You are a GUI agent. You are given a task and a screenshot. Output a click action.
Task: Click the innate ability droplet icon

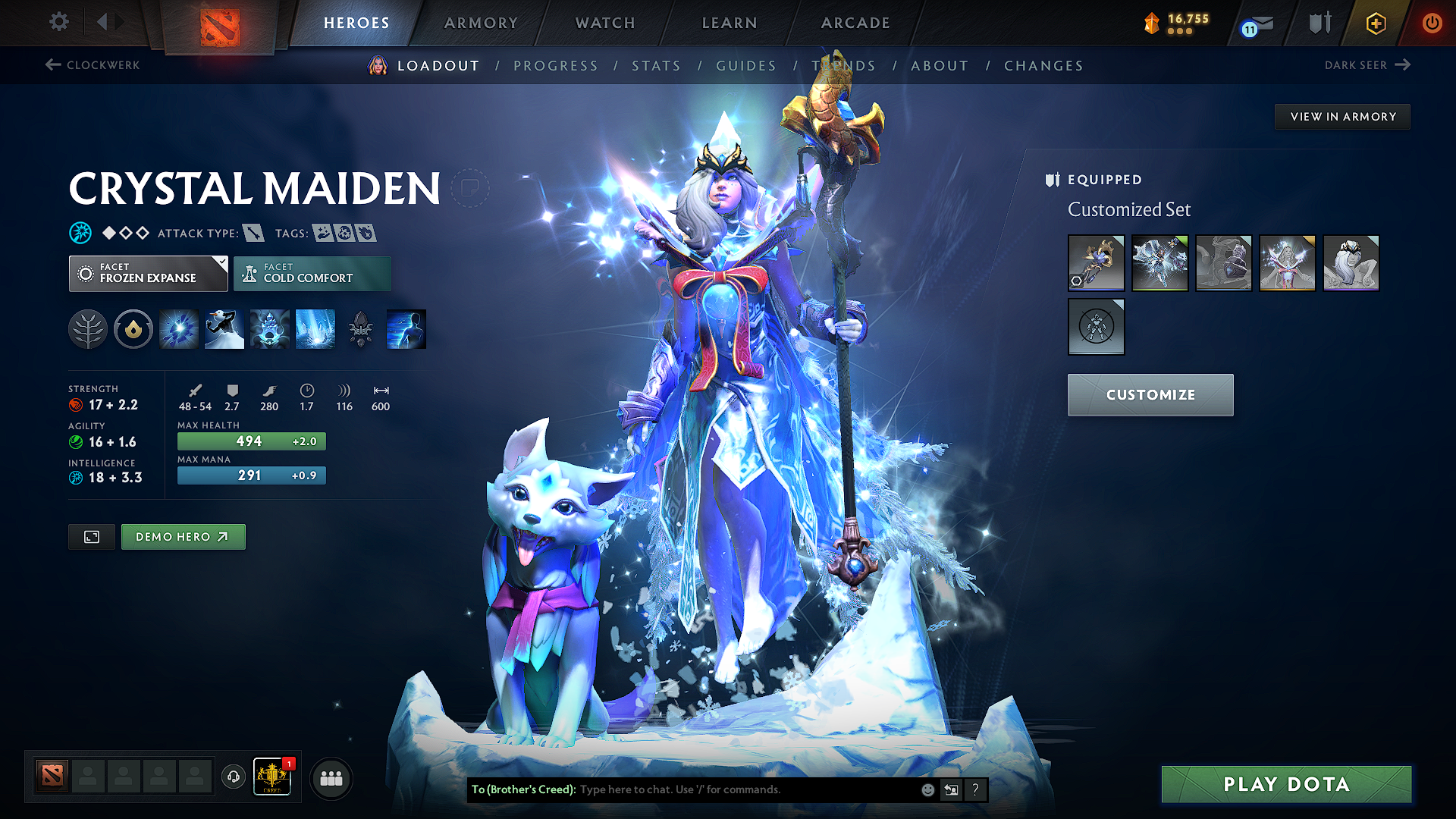(x=133, y=328)
